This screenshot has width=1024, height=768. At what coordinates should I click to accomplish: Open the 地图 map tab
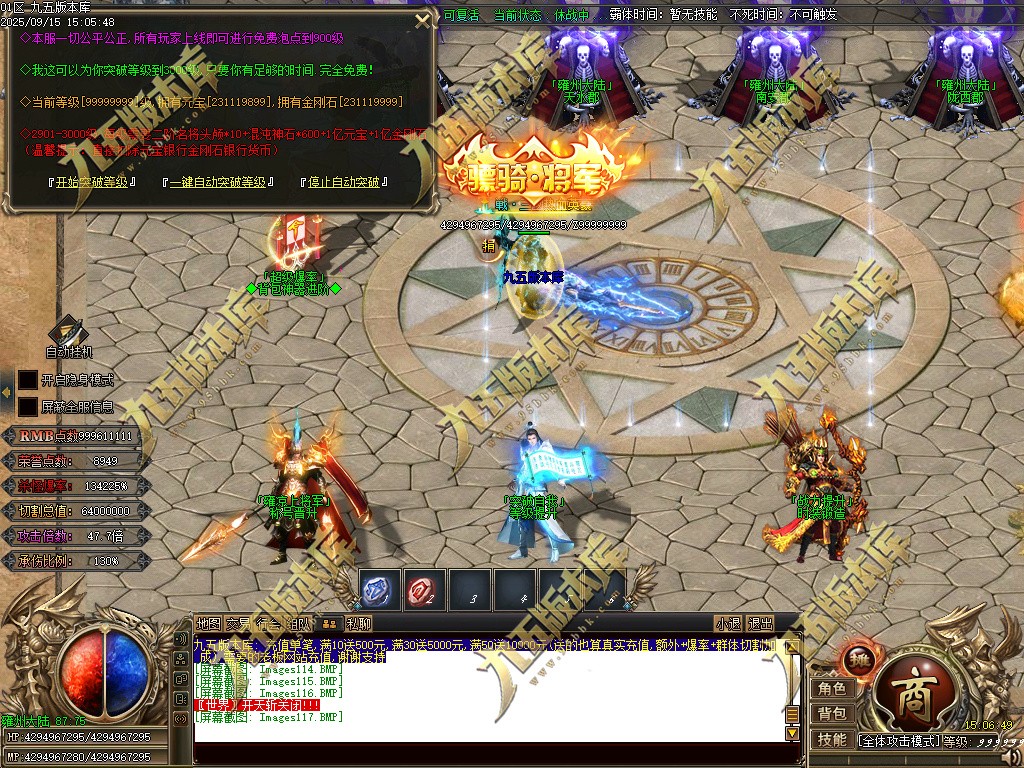(208, 624)
